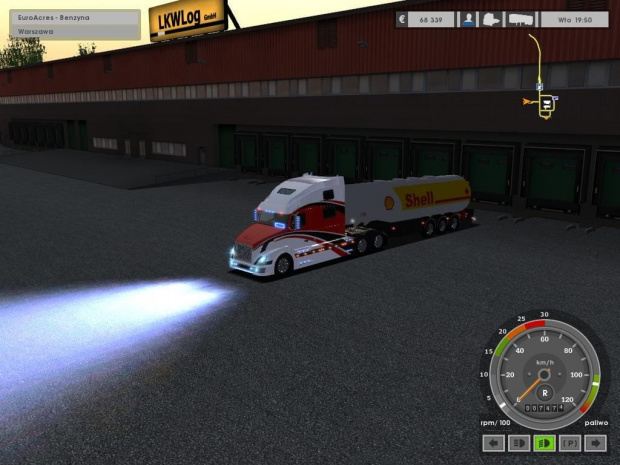Open the driver profile icon

pyautogui.click(x=468, y=19)
